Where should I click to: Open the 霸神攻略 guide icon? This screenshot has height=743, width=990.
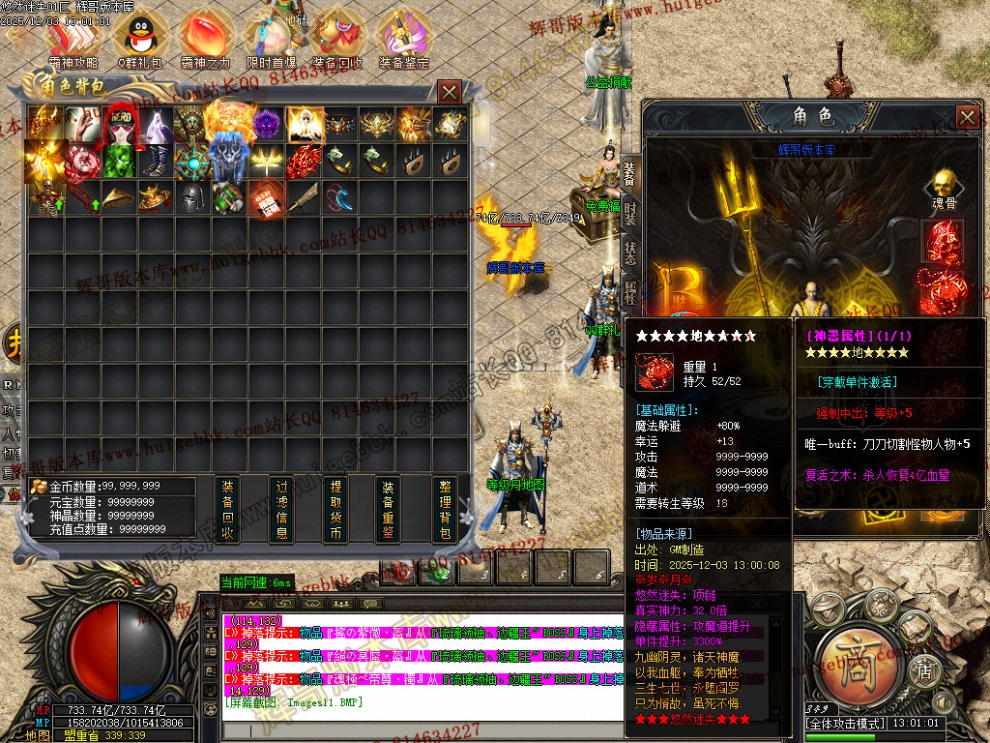pos(73,40)
